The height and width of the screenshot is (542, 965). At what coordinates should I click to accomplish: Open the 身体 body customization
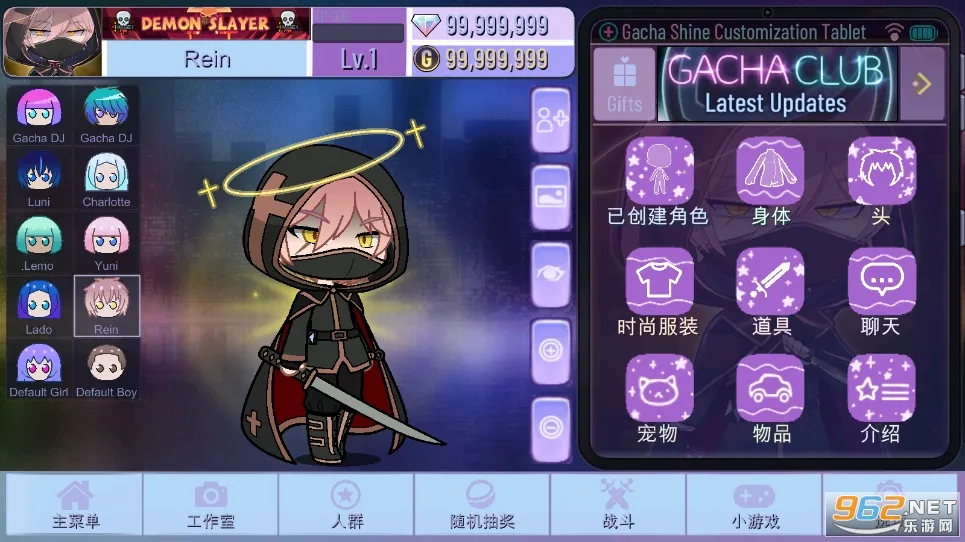tap(770, 180)
